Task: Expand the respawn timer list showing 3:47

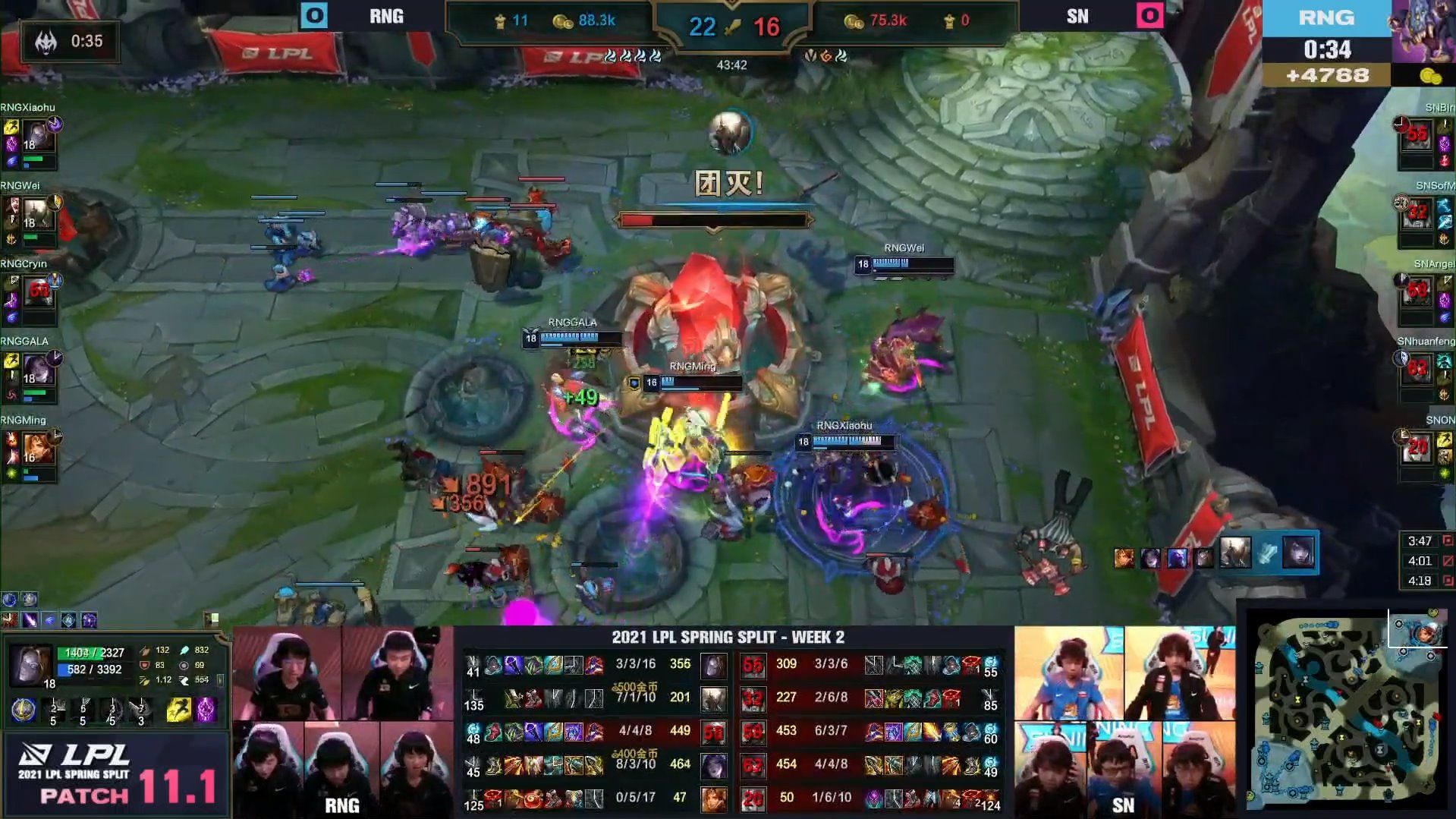Action: pyautogui.click(x=1420, y=540)
